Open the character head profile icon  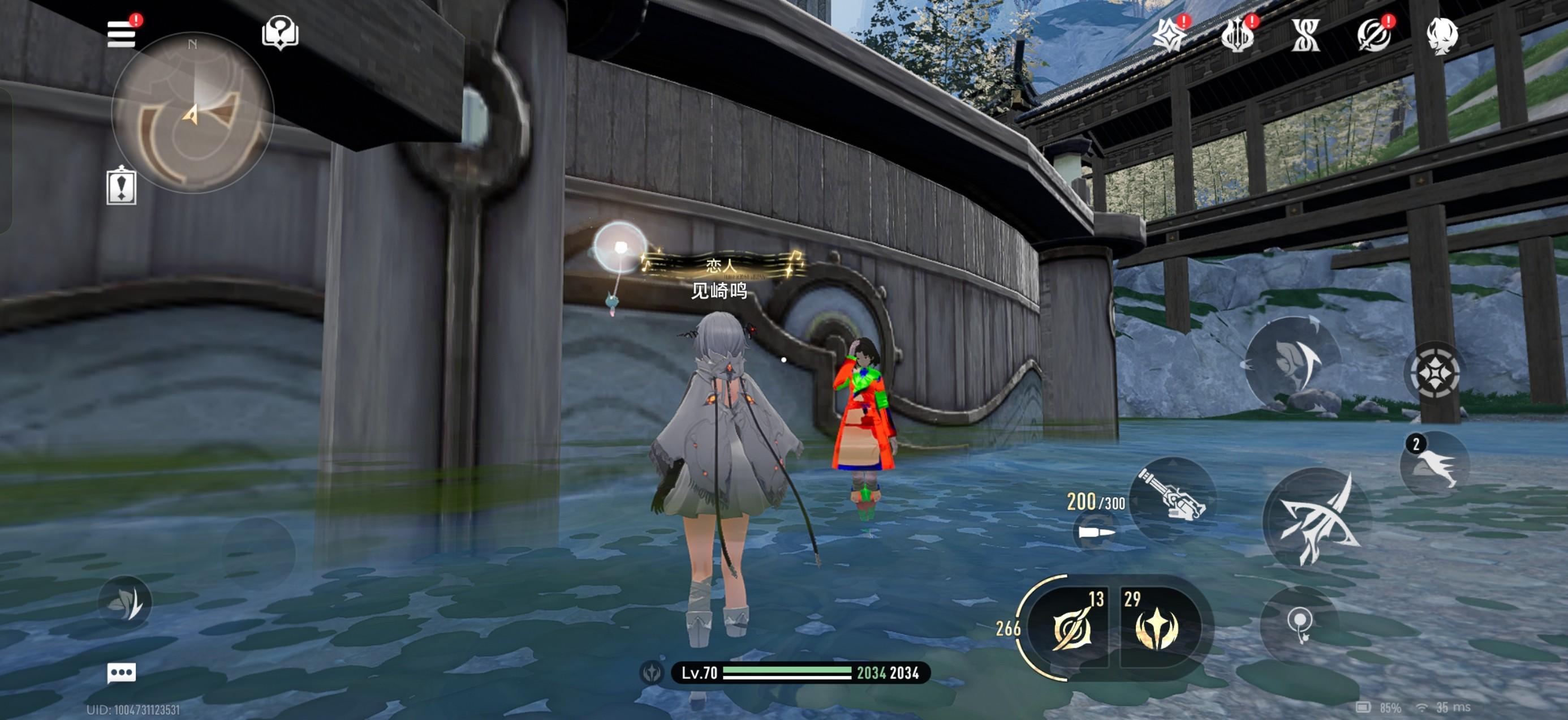point(1442,35)
